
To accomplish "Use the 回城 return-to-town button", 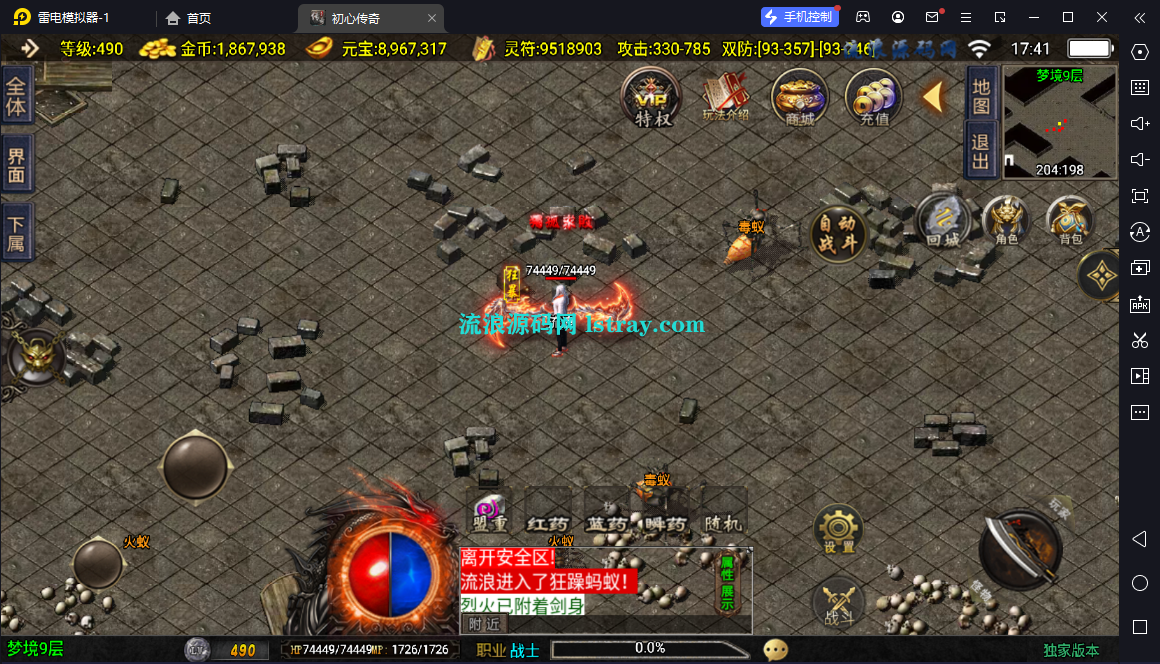I will pos(943,220).
